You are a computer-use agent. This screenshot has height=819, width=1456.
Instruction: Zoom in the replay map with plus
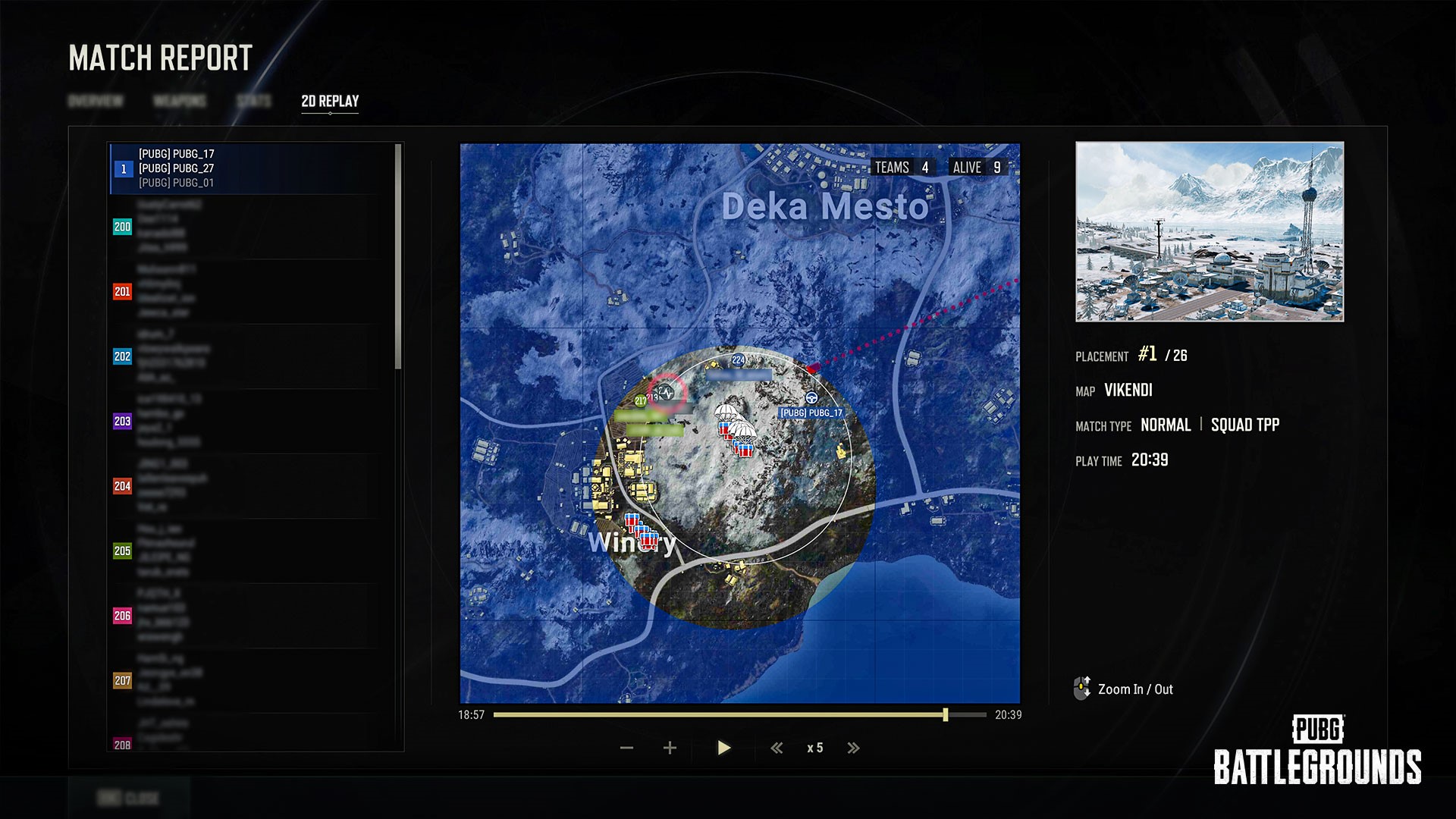(670, 748)
